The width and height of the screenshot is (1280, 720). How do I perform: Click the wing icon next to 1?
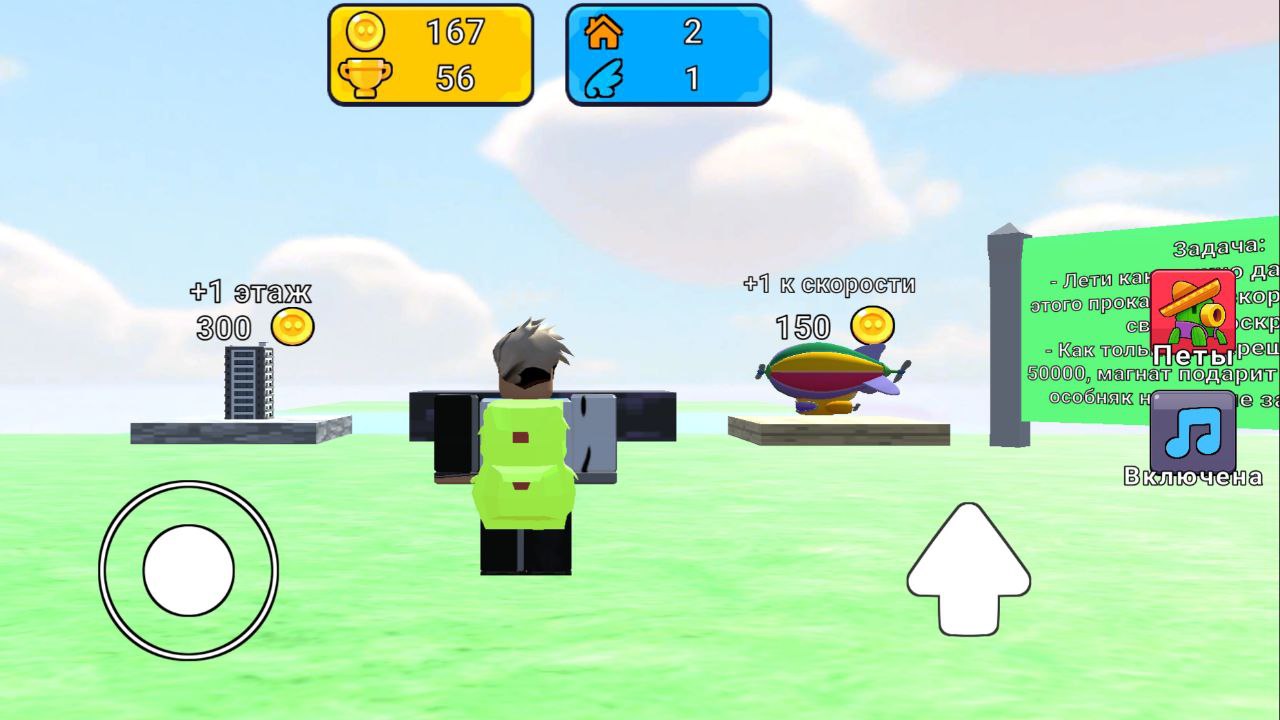[x=602, y=78]
